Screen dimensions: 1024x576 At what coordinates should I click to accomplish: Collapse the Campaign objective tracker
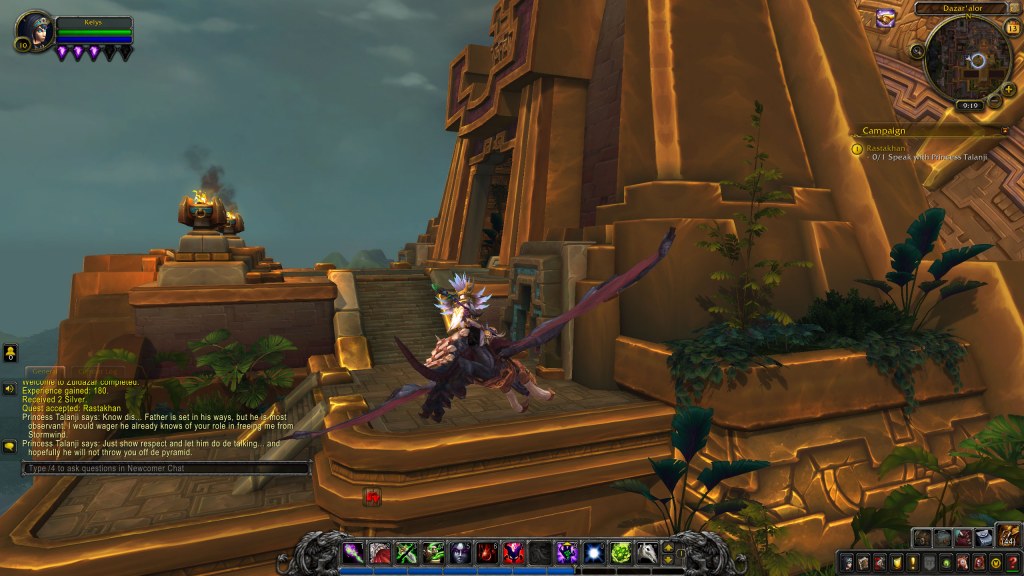[1005, 130]
